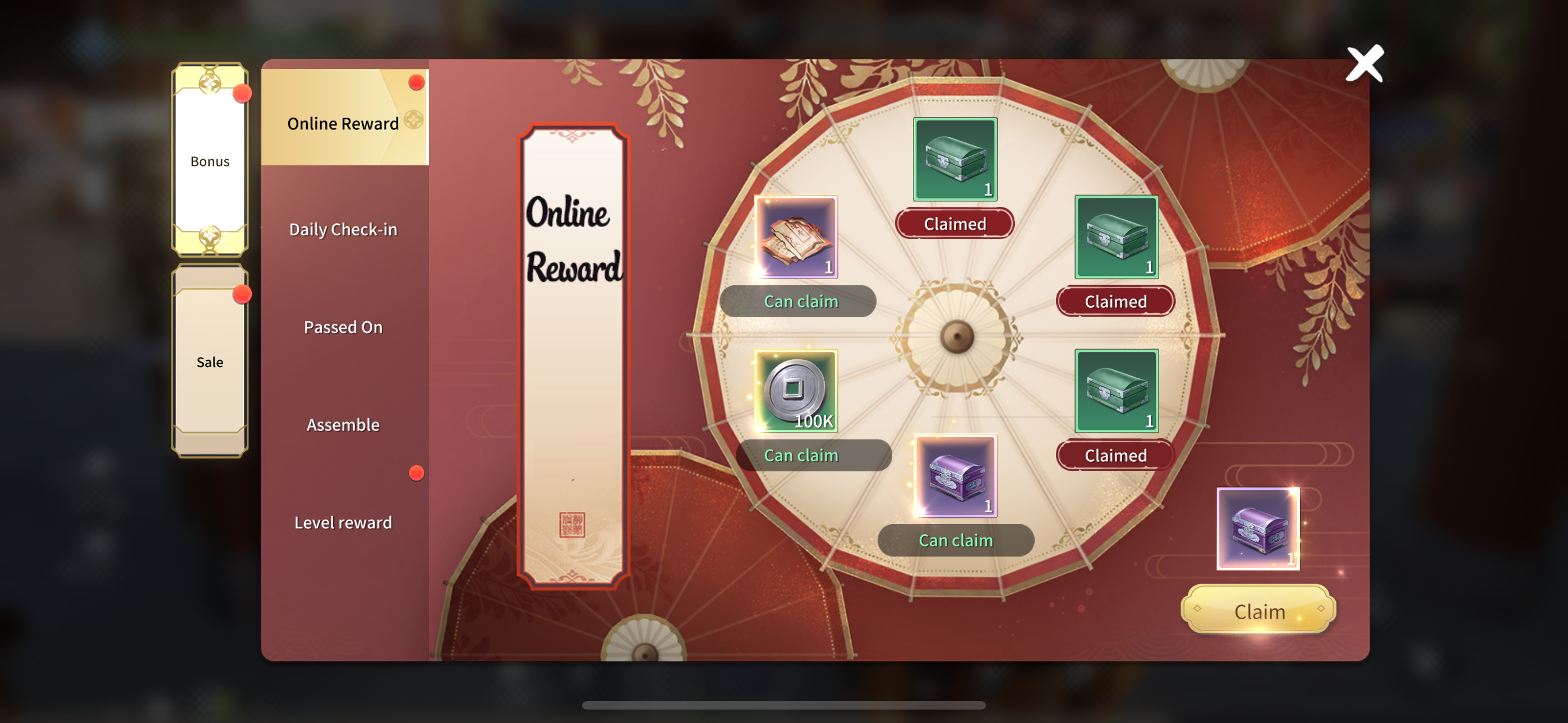Open the Online Reward tab
The height and width of the screenshot is (723, 1568).
point(344,122)
